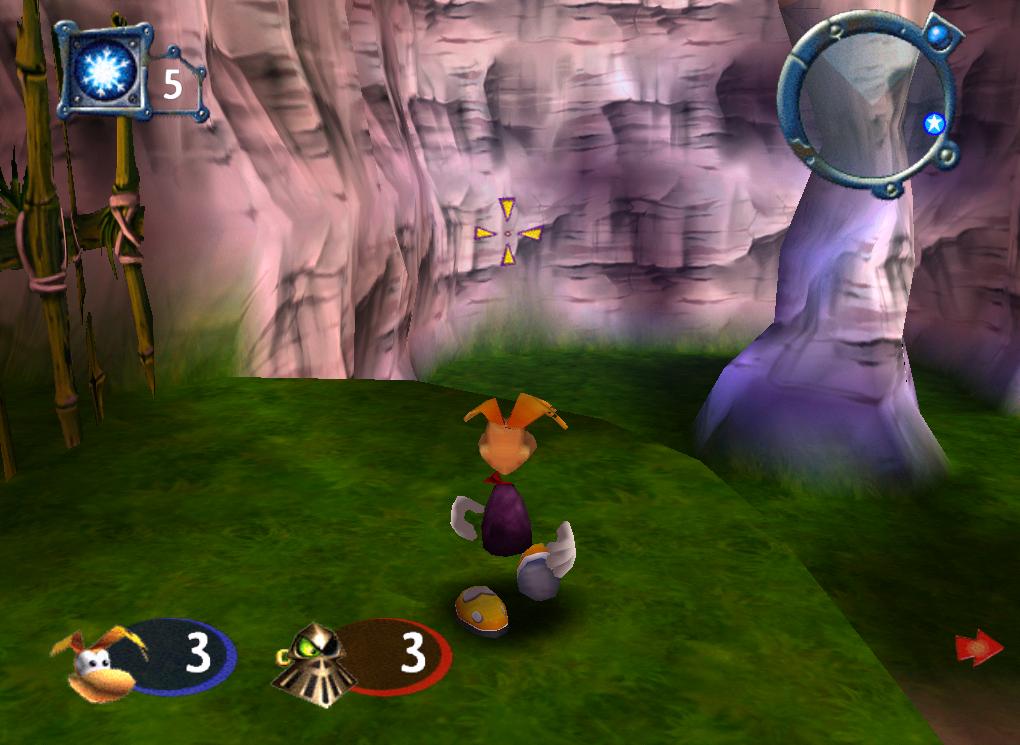Click the blue snowflake power icon

[101, 72]
